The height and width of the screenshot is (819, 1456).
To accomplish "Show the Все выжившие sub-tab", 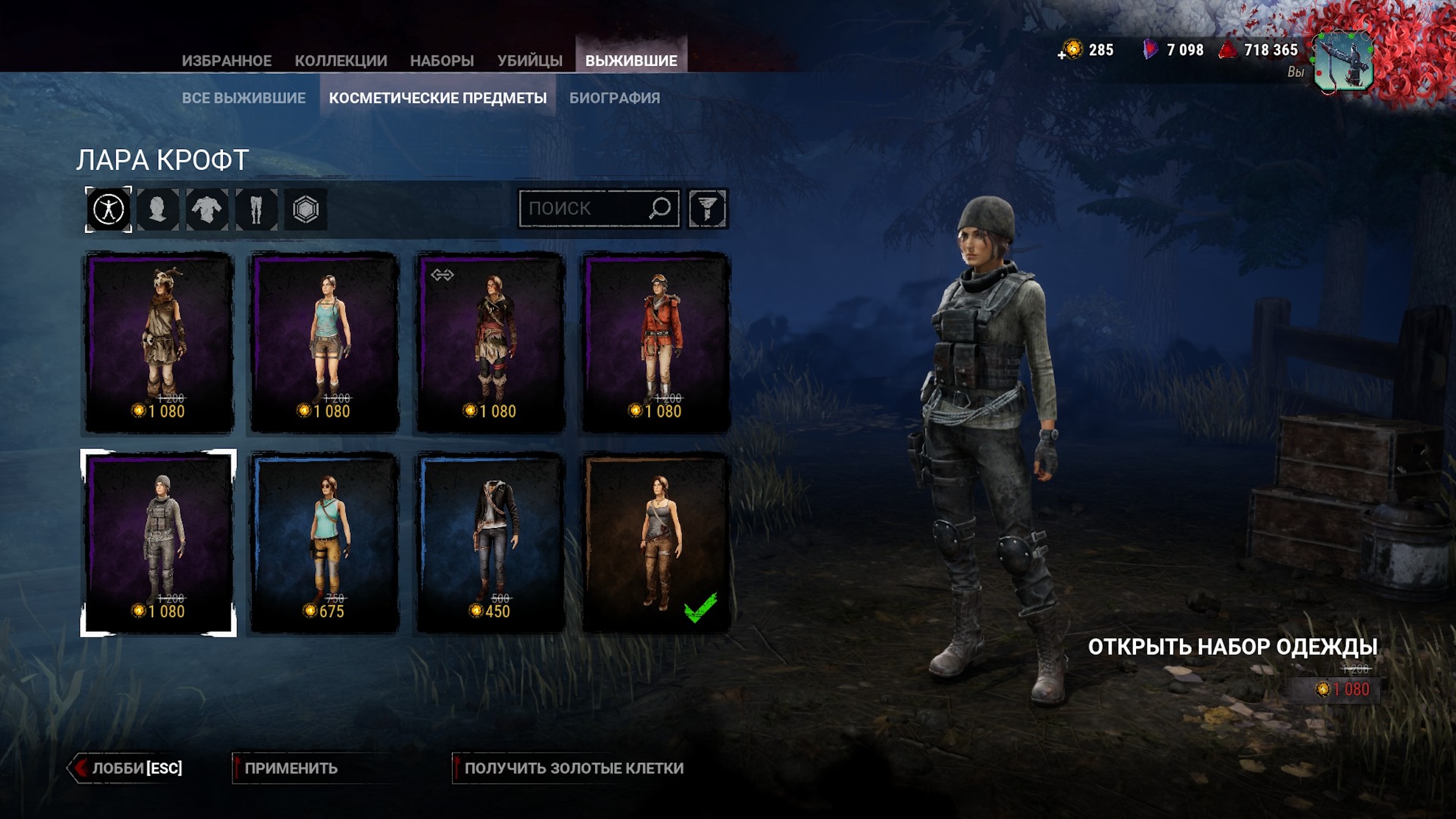I will coord(243,98).
